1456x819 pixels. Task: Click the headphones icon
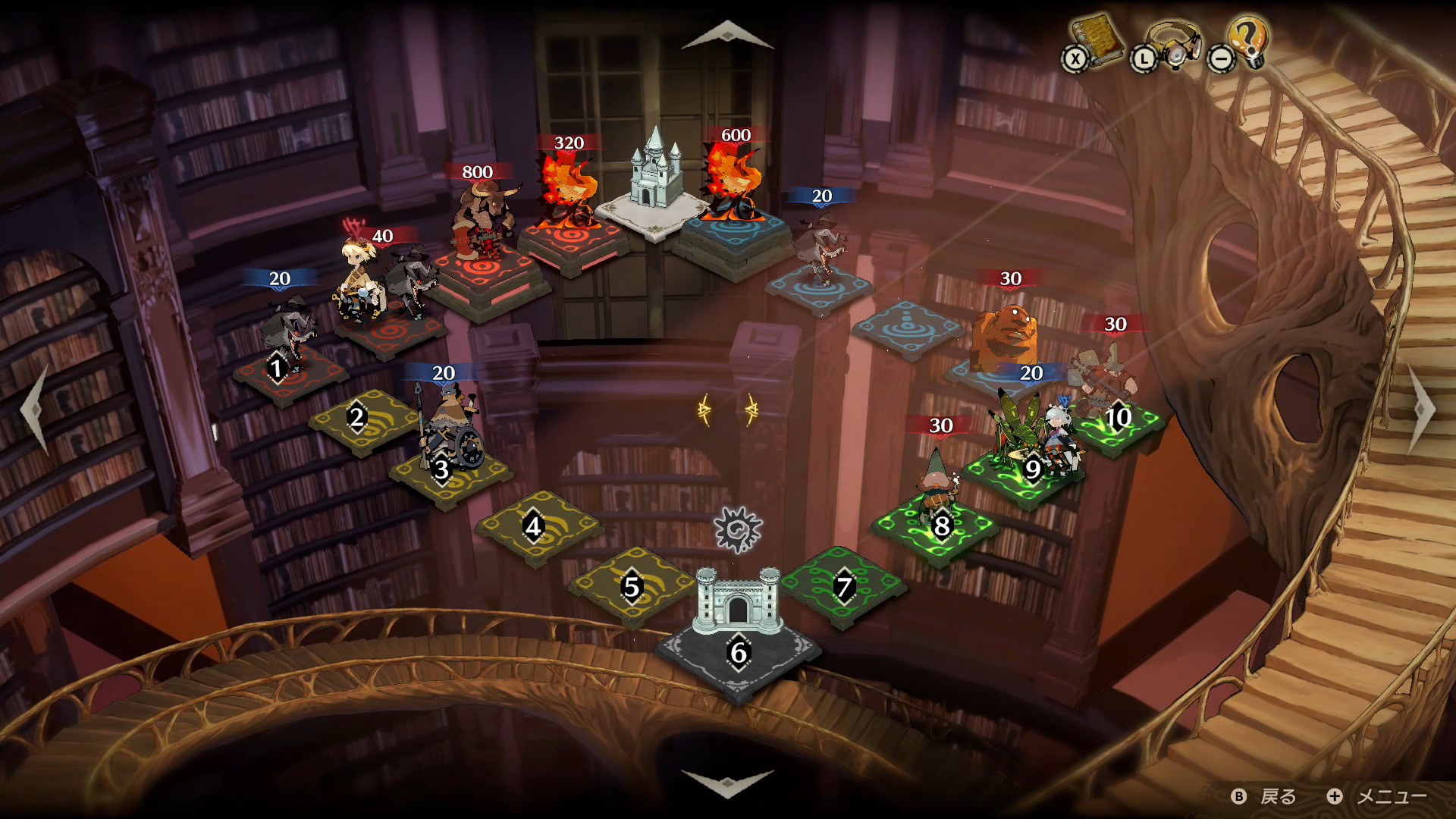pos(1172,45)
